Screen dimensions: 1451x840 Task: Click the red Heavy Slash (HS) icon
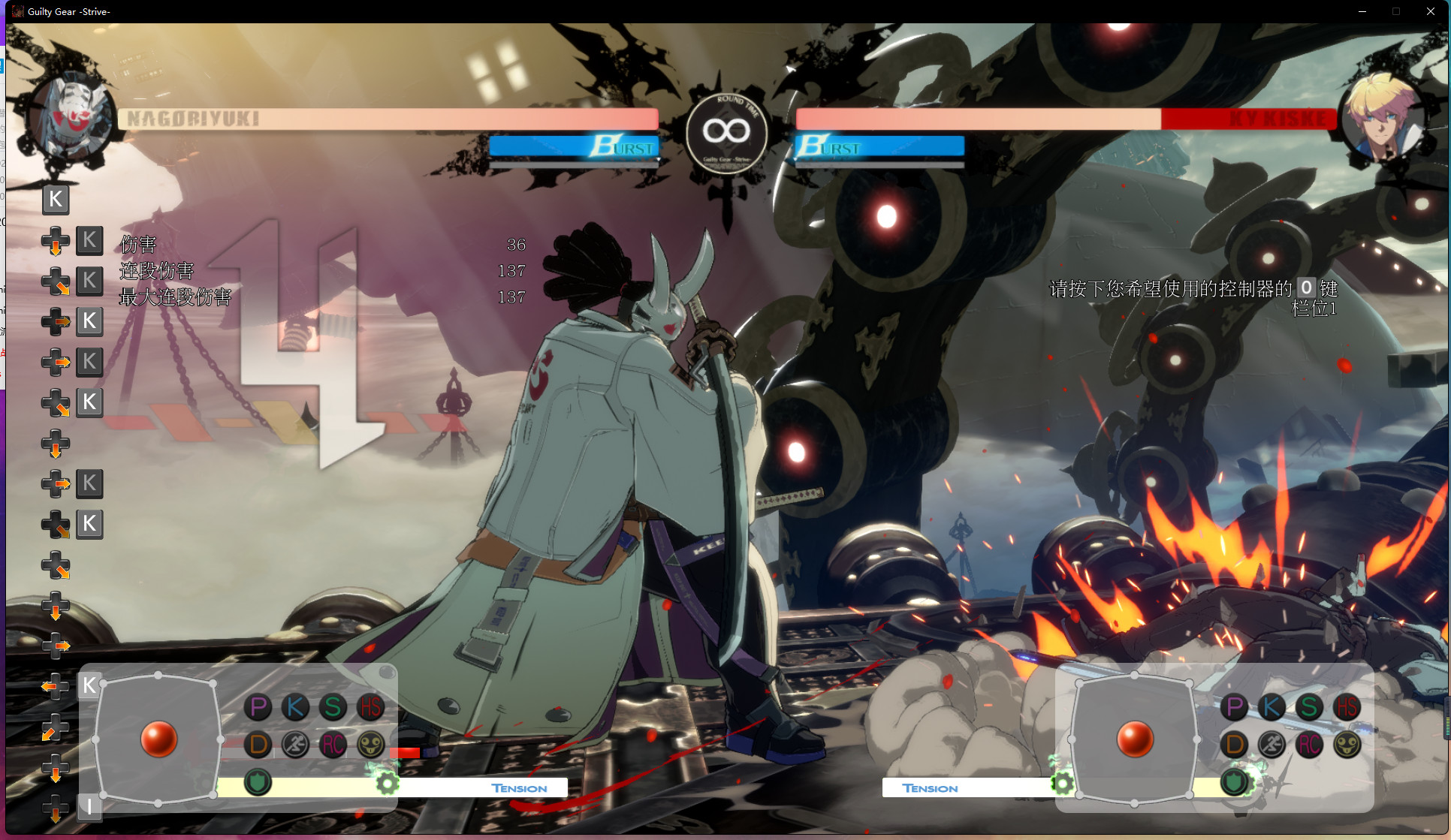pyautogui.click(x=370, y=706)
